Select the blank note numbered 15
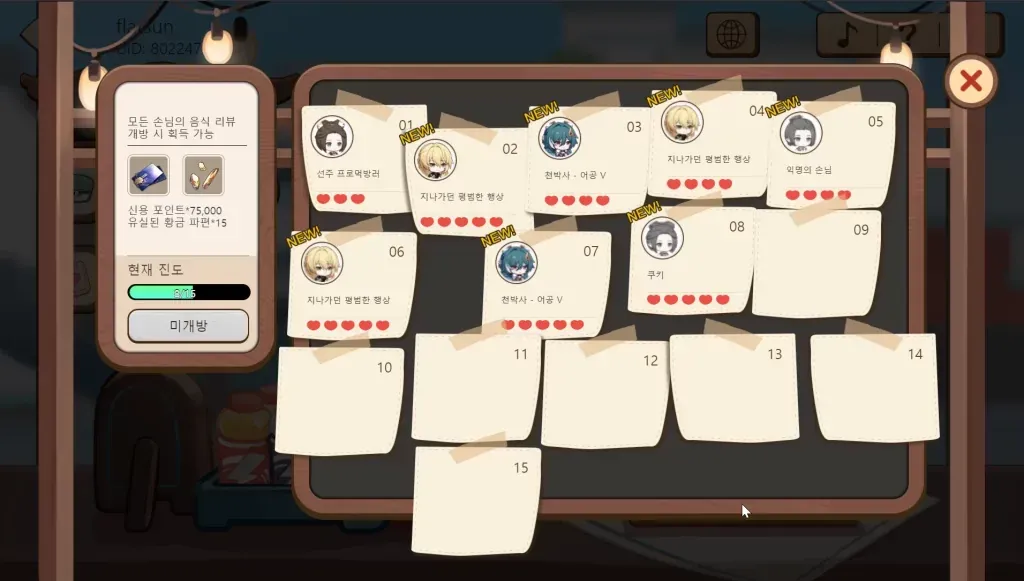The width and height of the screenshot is (1024, 581). tap(476, 500)
